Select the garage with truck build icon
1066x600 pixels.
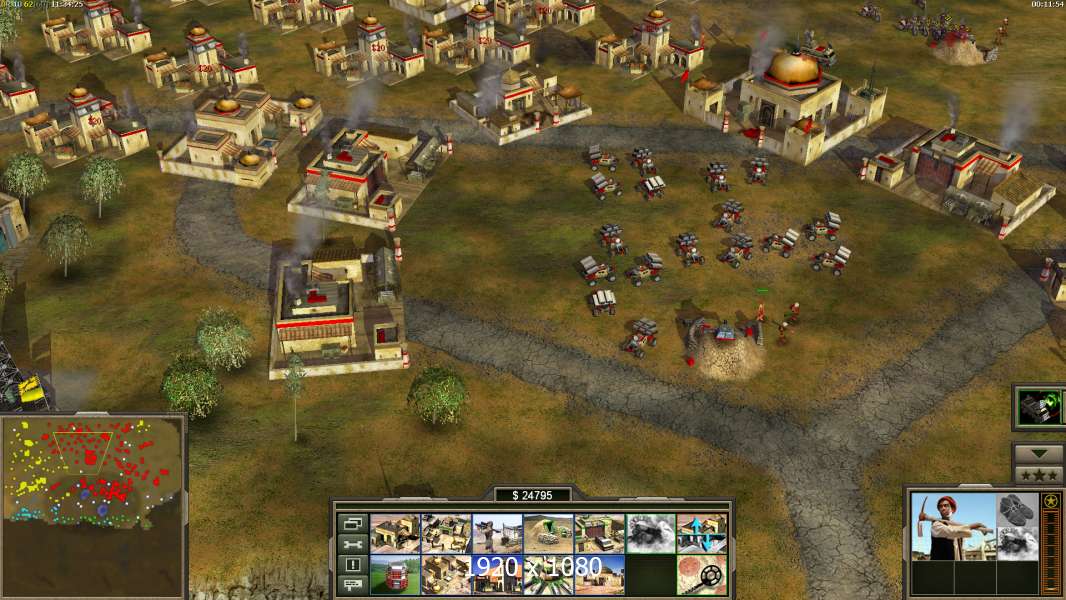[599, 534]
